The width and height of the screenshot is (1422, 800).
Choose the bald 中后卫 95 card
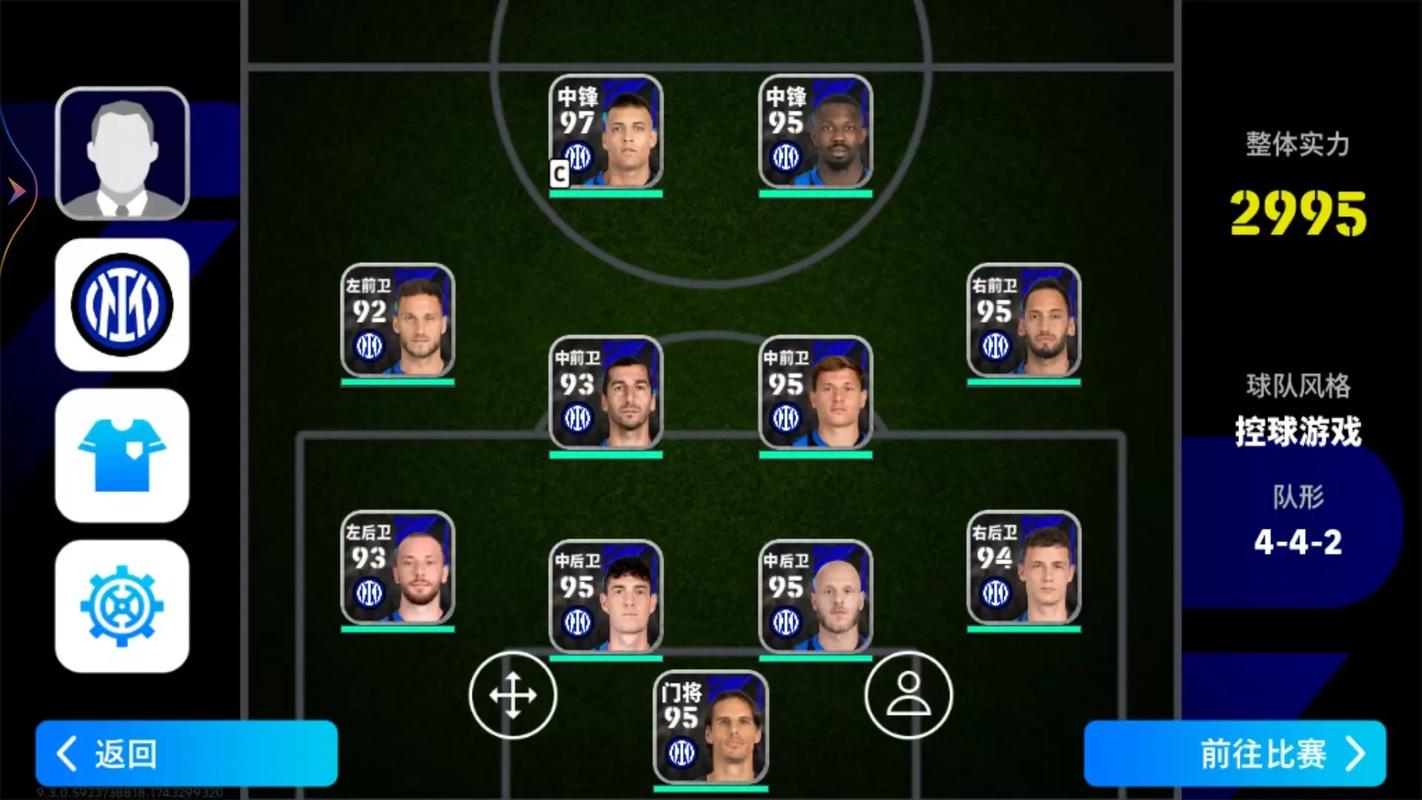pyautogui.click(x=815, y=596)
